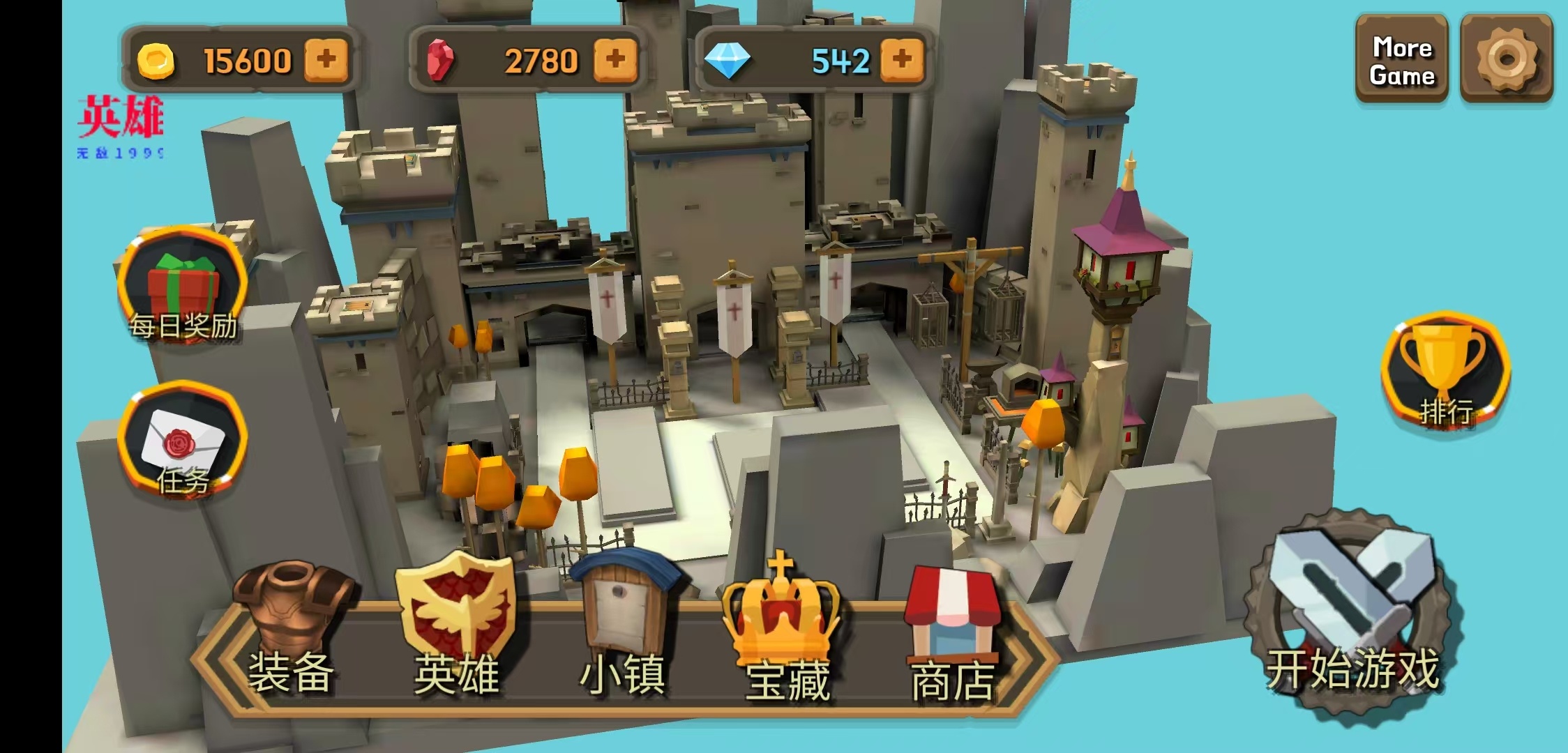Buy more blue diamonds via the plus button
This screenshot has height=753, width=1568.
point(902,60)
